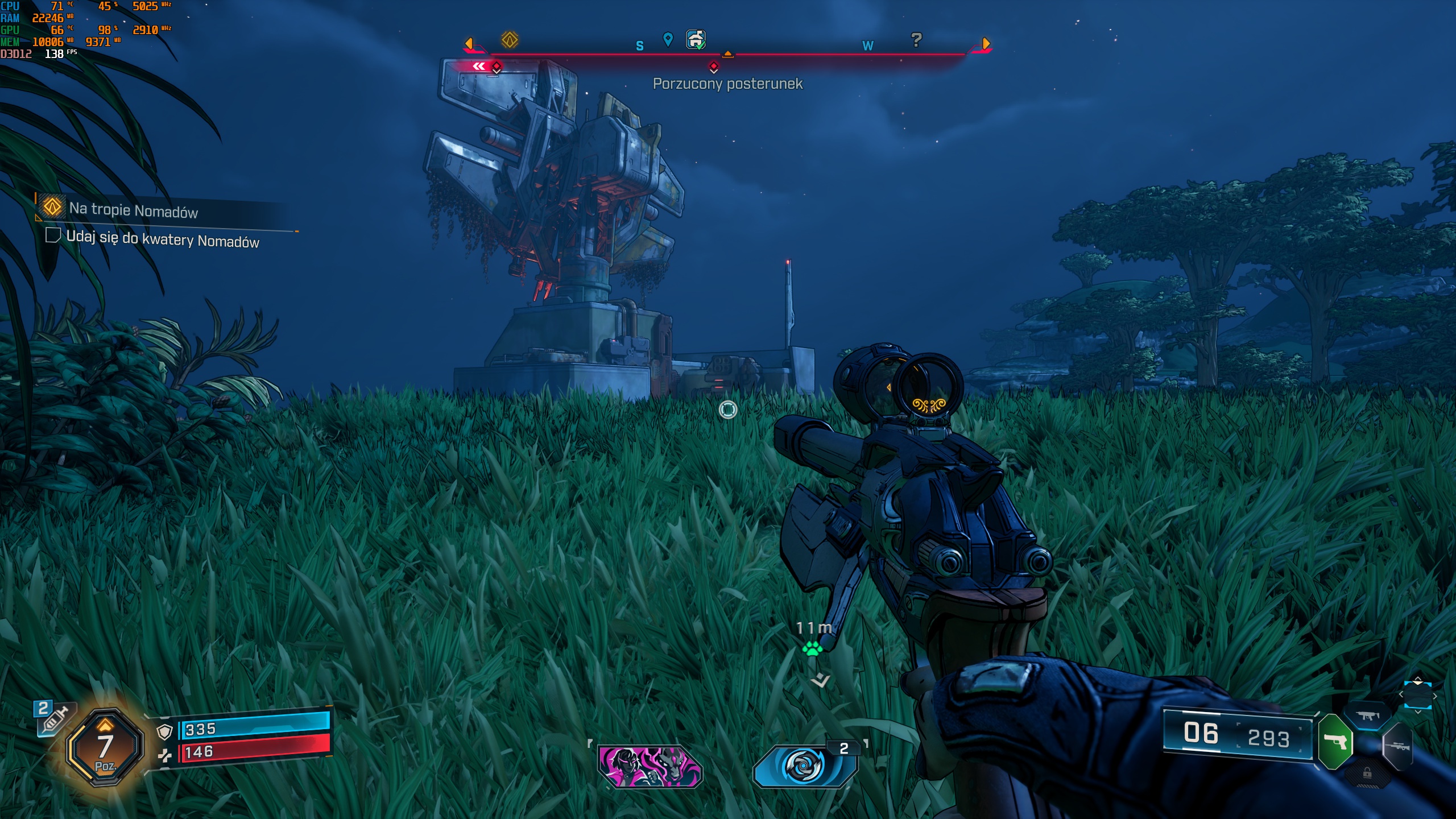Switch to the submachine gun slot
Image resolution: width=1456 pixels, height=819 pixels.
[x=1367, y=716]
